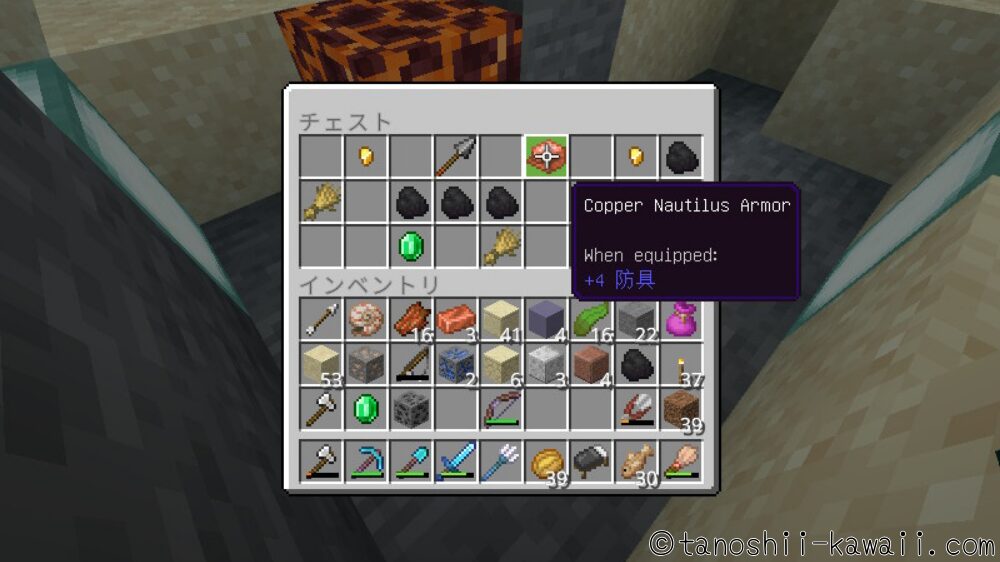Screen dimensions: 1000x562
Task: Select the nautilus shell in inventory
Action: [365, 320]
